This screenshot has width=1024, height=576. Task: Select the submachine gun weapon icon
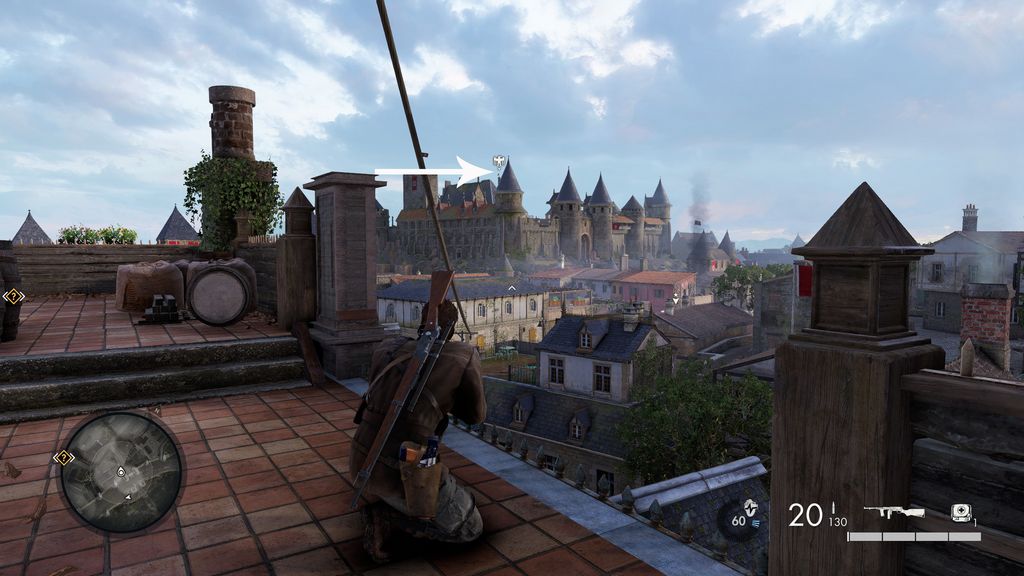[893, 512]
